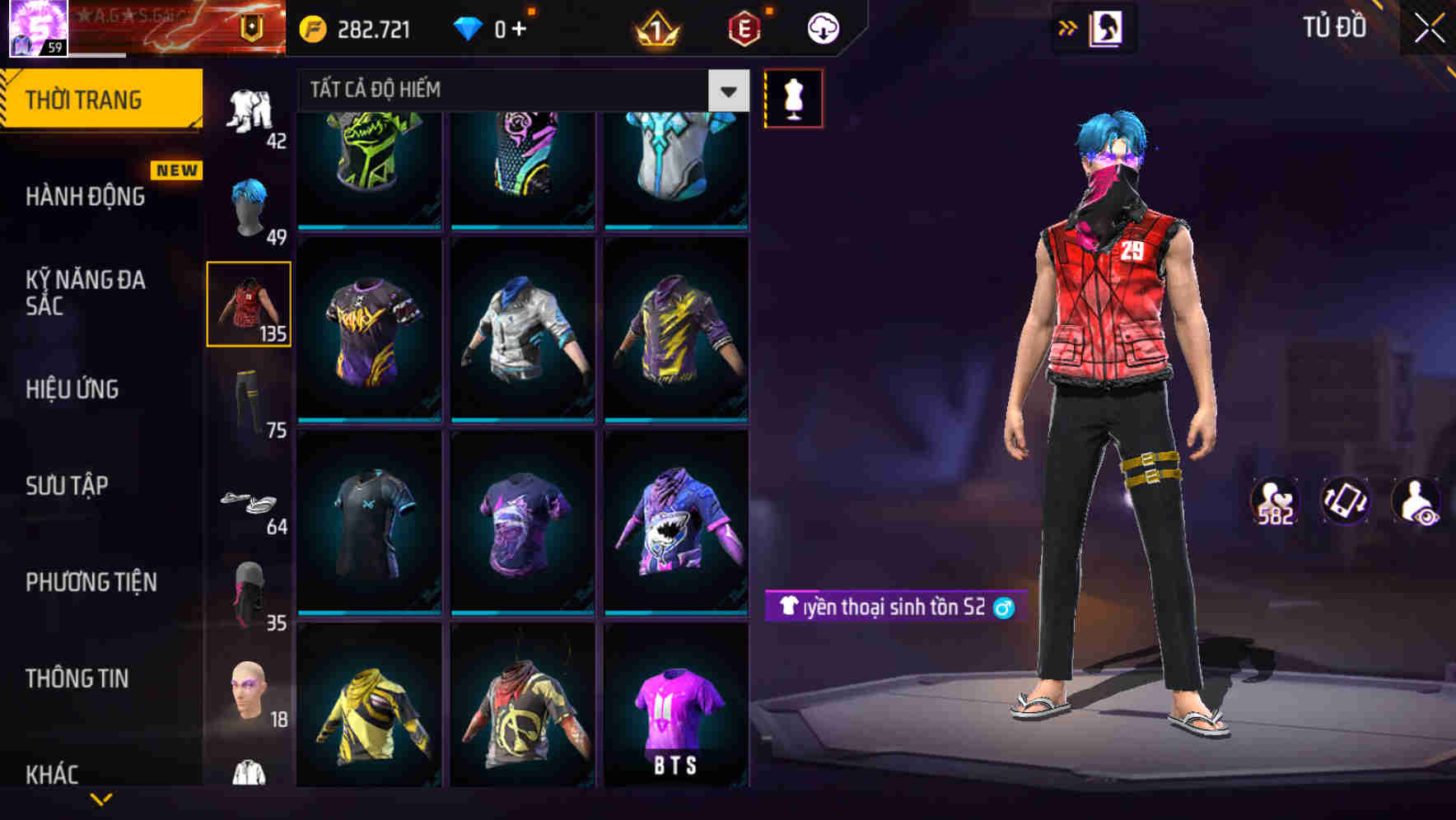This screenshot has width=1456, height=820.
Task: Click the crown rank icon at top
Action: [655, 27]
